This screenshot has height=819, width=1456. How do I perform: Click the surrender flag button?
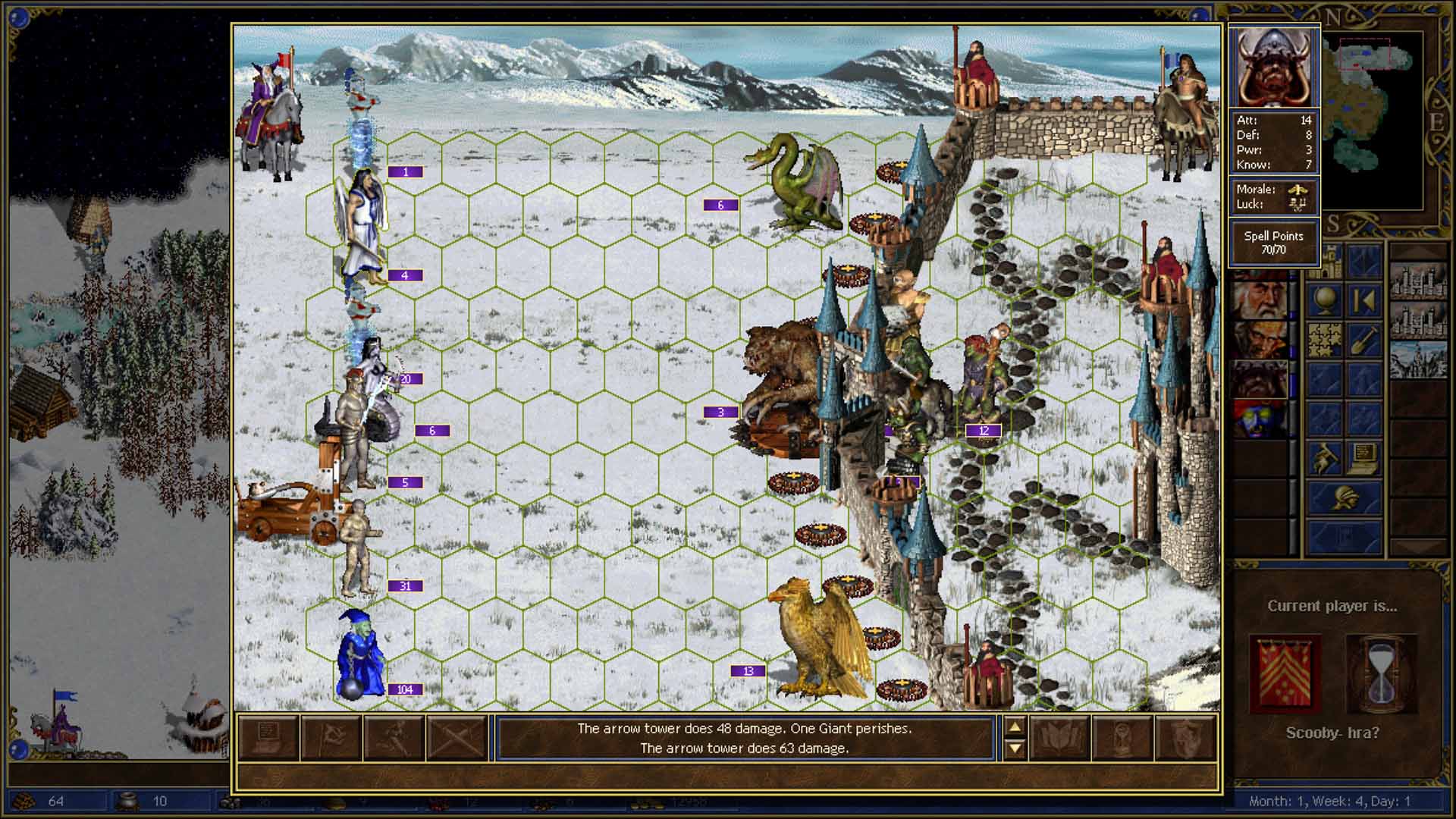click(331, 737)
